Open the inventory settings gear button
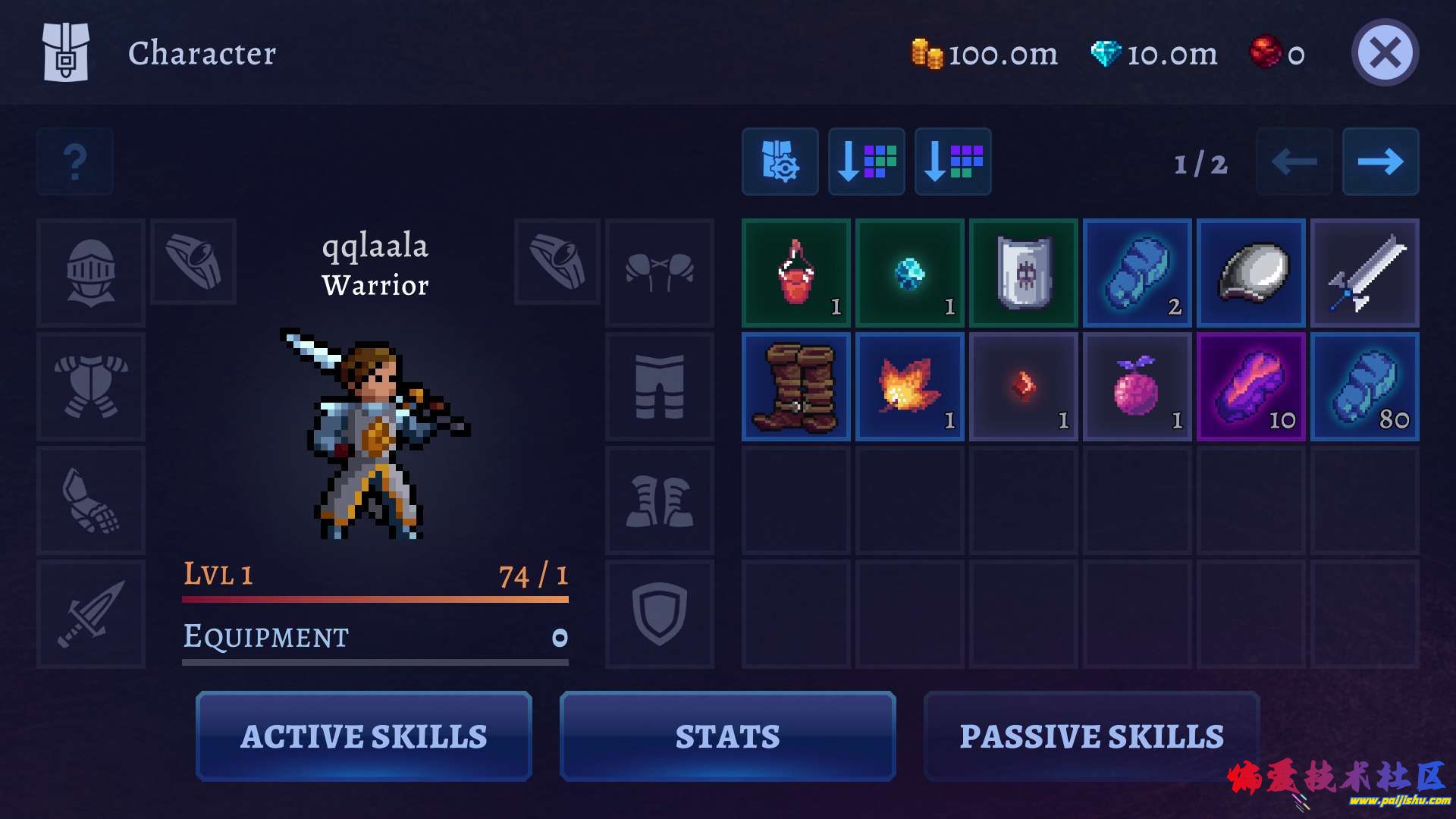 (x=780, y=162)
